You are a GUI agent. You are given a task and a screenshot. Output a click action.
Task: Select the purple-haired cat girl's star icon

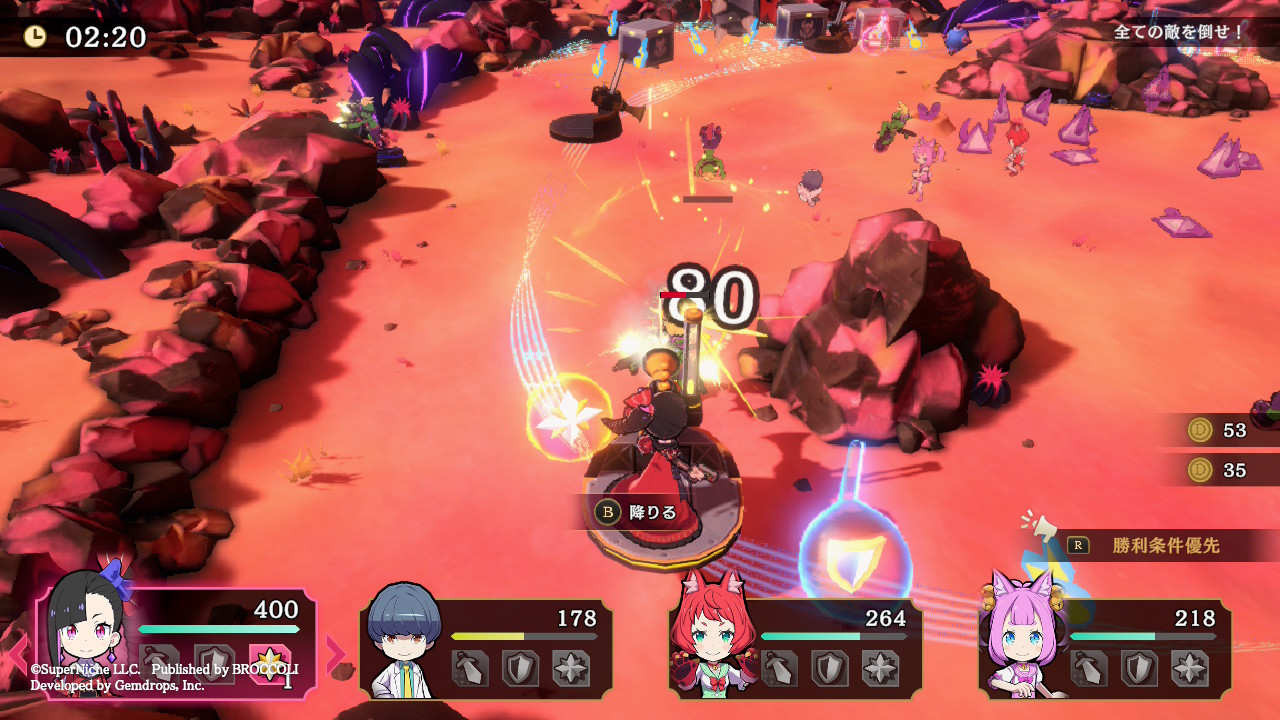pos(1191,668)
